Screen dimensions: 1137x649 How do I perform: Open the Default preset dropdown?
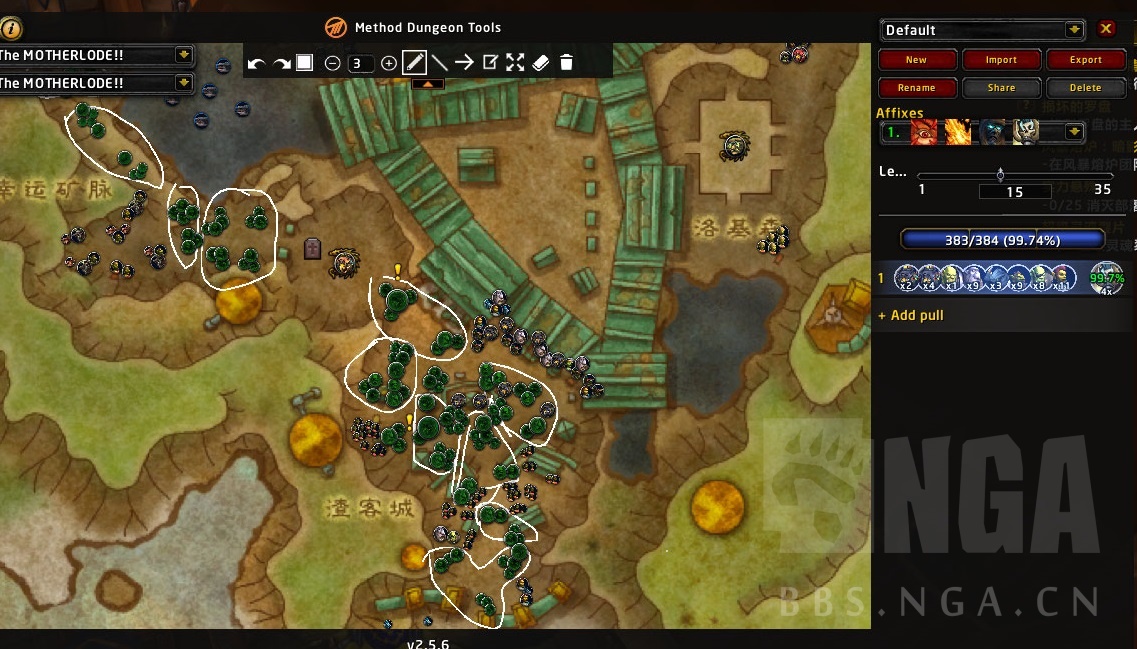[1074, 30]
